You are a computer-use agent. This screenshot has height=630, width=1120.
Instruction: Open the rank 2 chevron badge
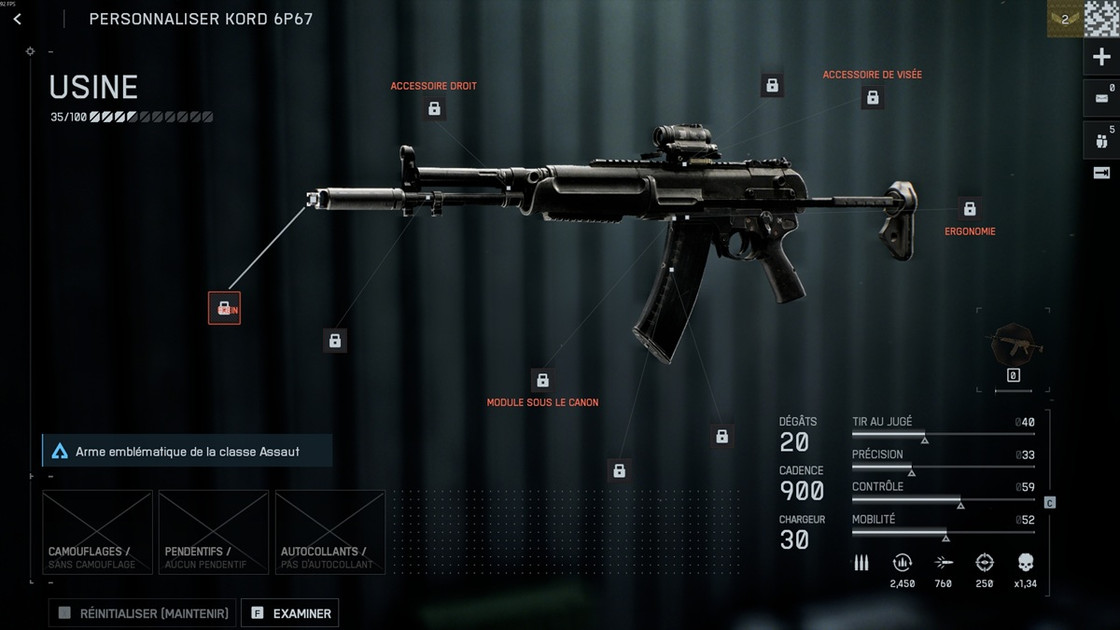1064,18
